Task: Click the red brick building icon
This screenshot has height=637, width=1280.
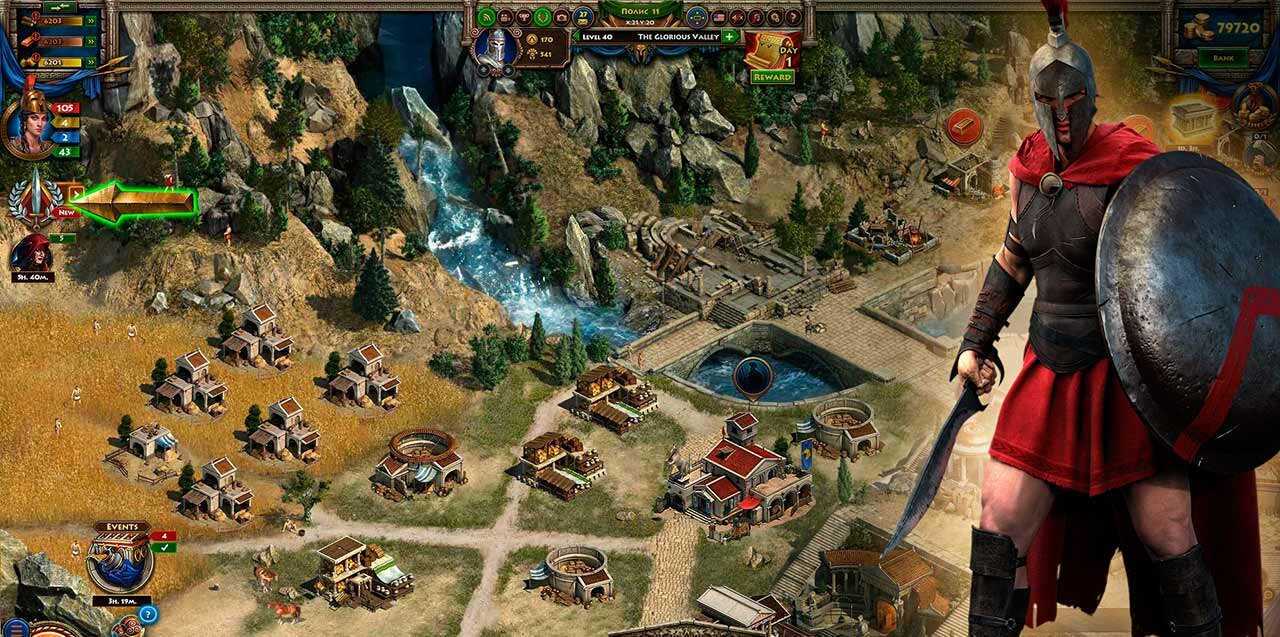Action: point(964,126)
